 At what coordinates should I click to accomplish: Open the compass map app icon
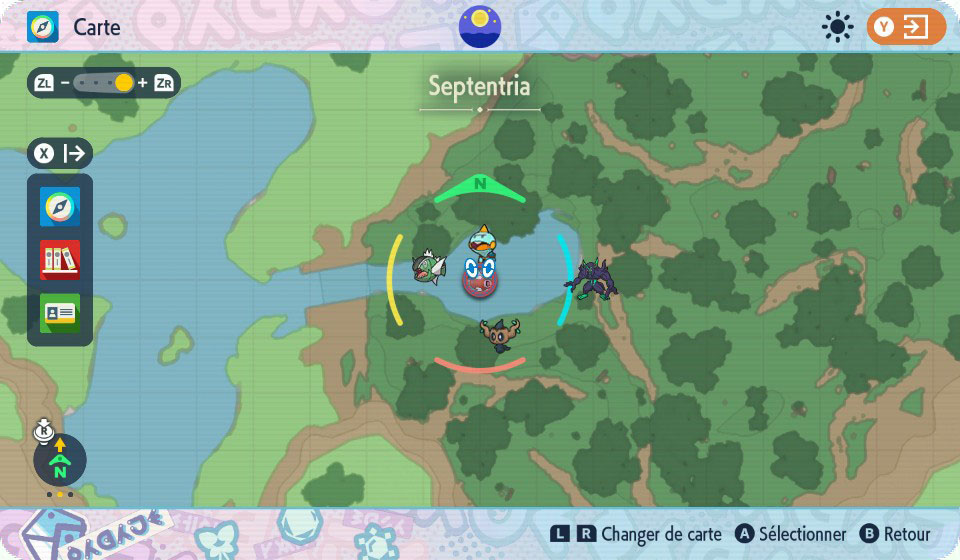click(x=60, y=207)
